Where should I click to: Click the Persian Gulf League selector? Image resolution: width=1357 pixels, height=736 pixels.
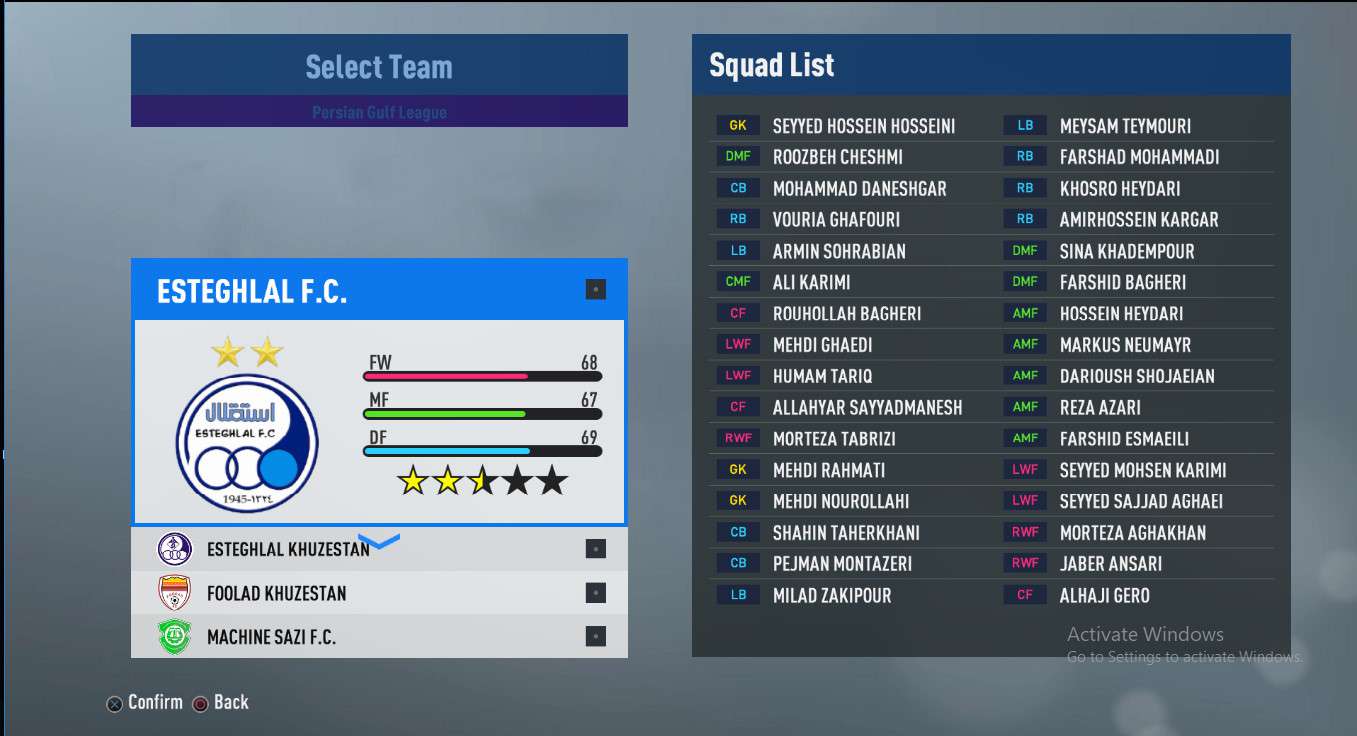[x=379, y=112]
